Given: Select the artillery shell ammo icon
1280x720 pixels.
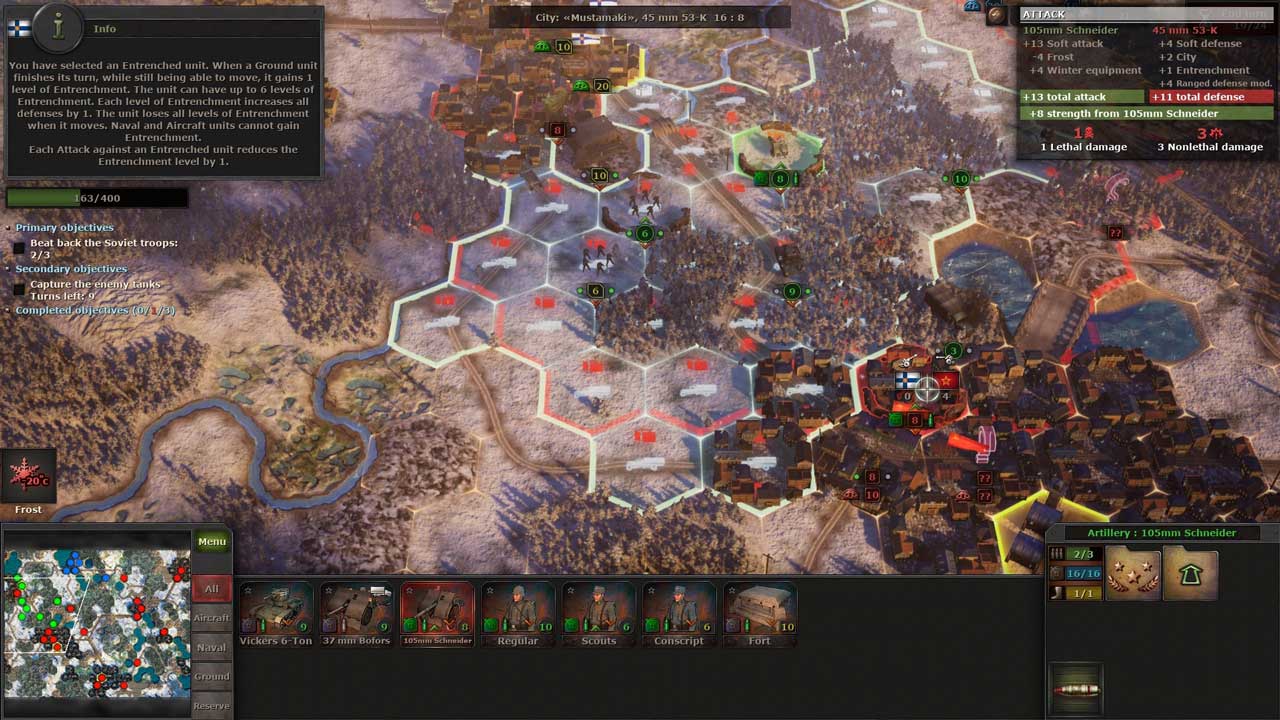Looking at the screenshot, I should coord(1076,689).
